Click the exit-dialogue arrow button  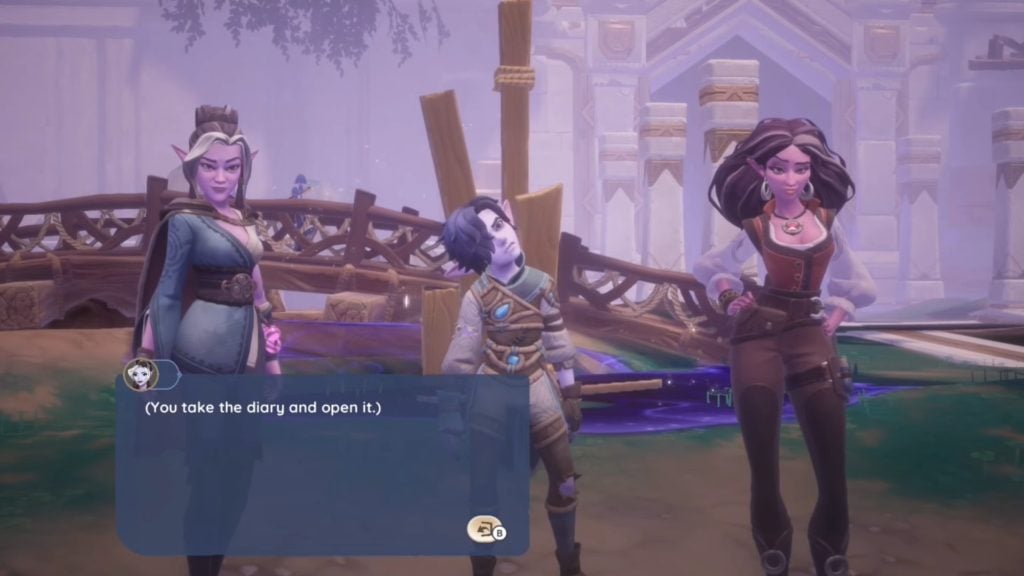coord(482,528)
